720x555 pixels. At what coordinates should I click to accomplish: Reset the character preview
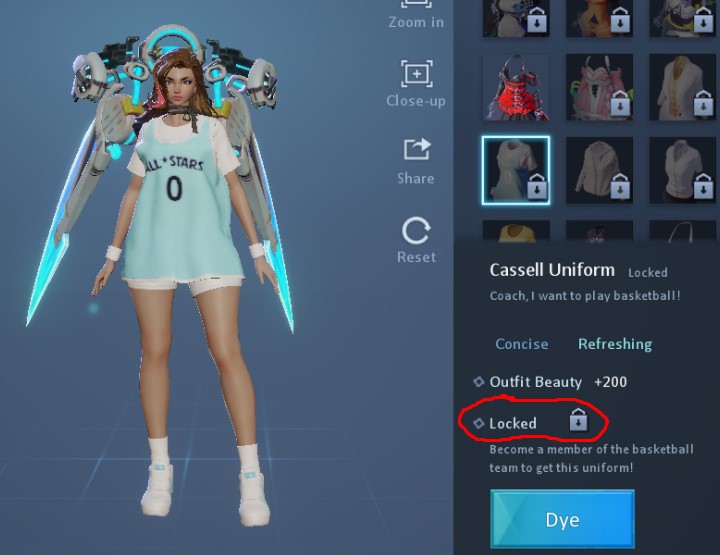[x=416, y=240]
